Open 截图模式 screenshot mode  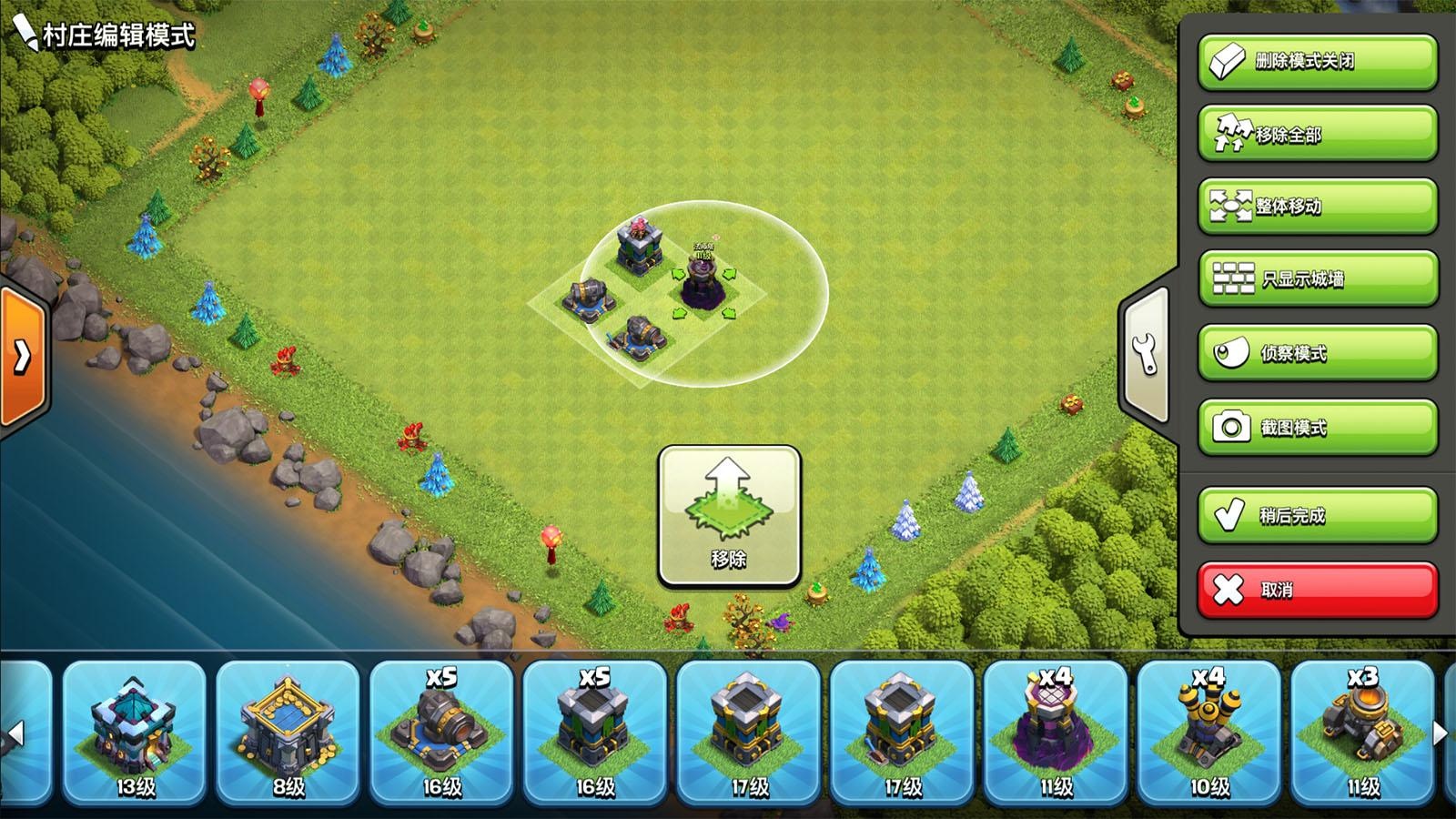click(1317, 427)
